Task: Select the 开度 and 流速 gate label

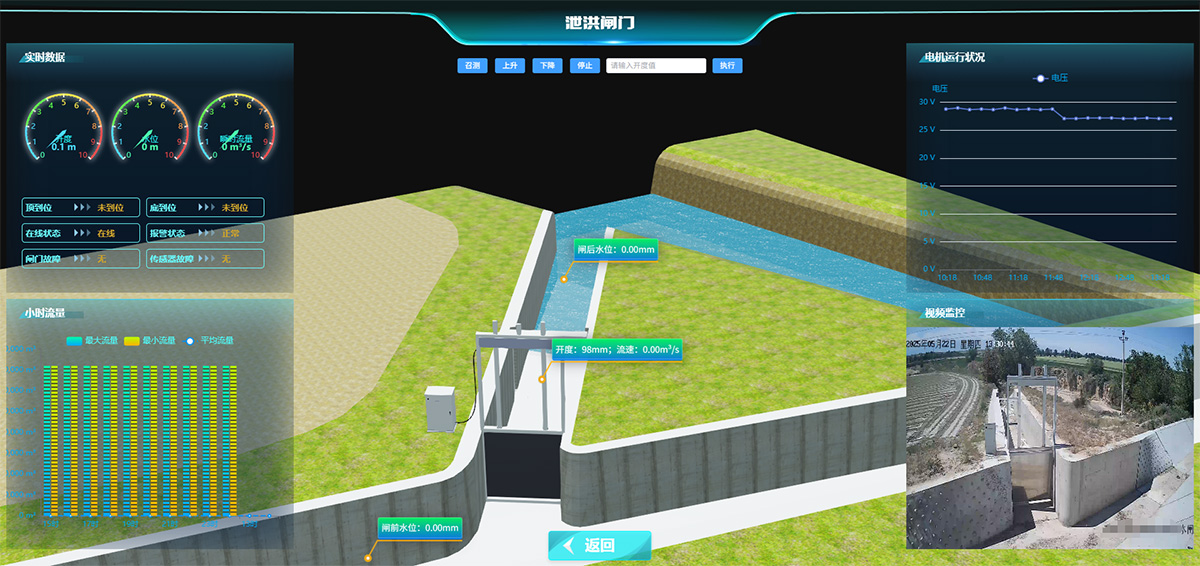Action: [x=617, y=350]
